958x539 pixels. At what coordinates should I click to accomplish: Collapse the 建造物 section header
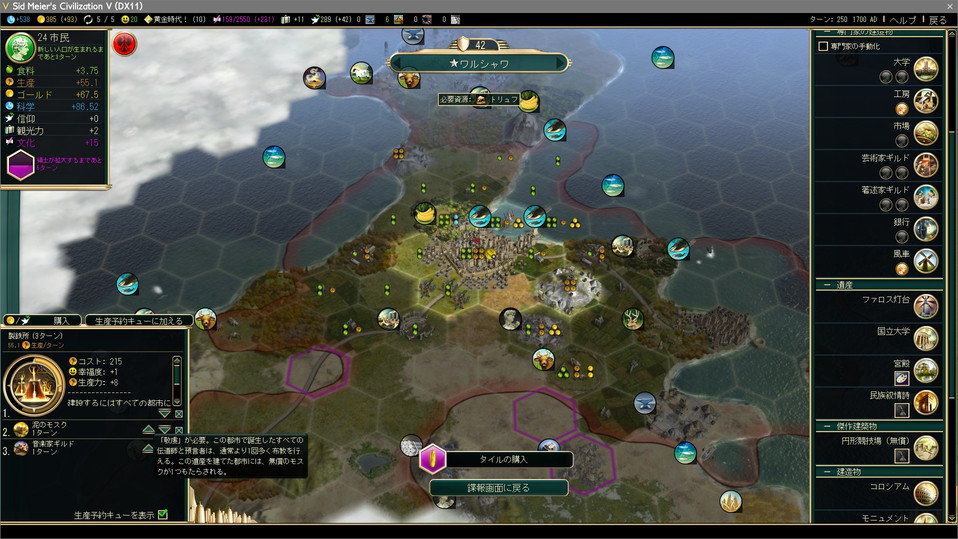pos(827,471)
